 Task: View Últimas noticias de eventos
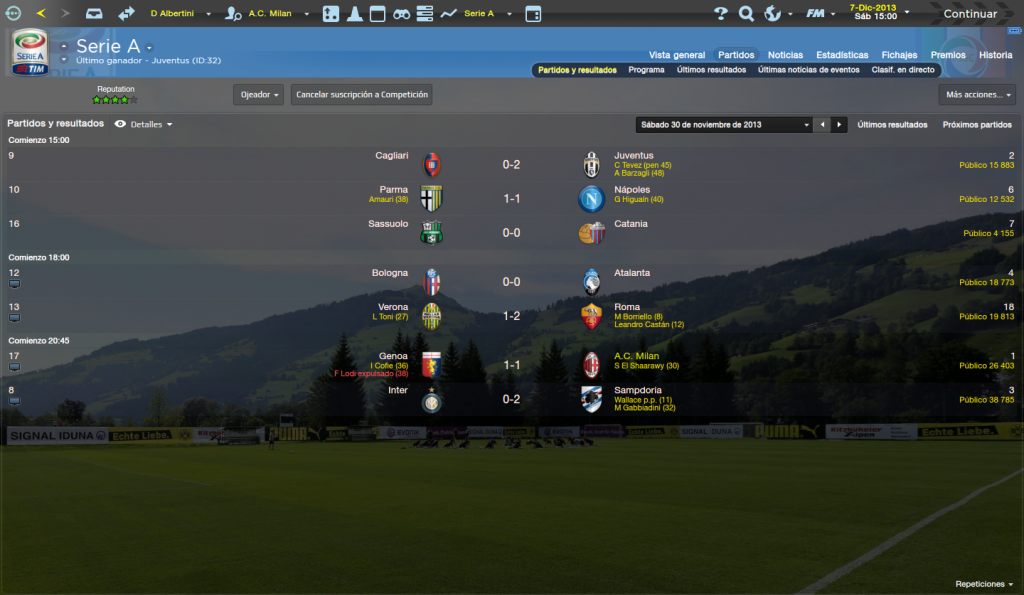click(x=808, y=71)
